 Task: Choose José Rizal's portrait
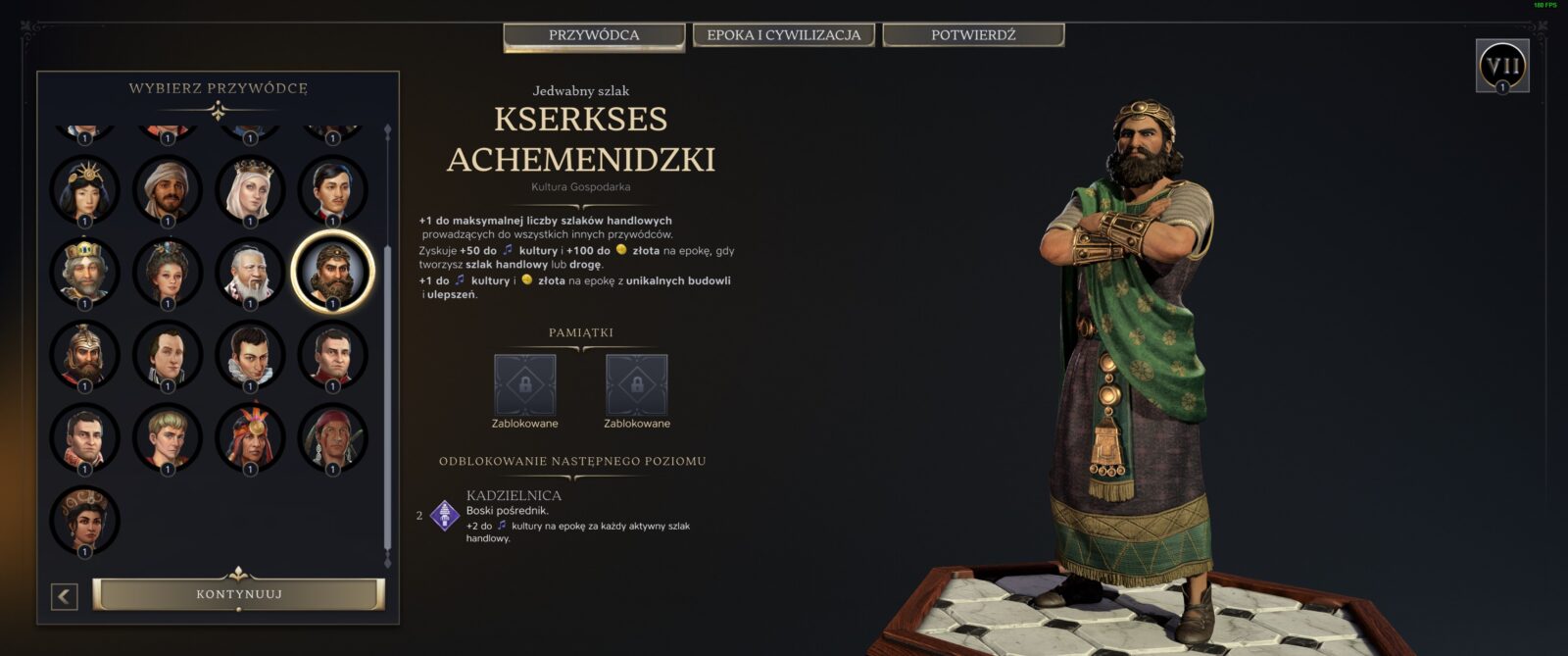click(x=332, y=189)
